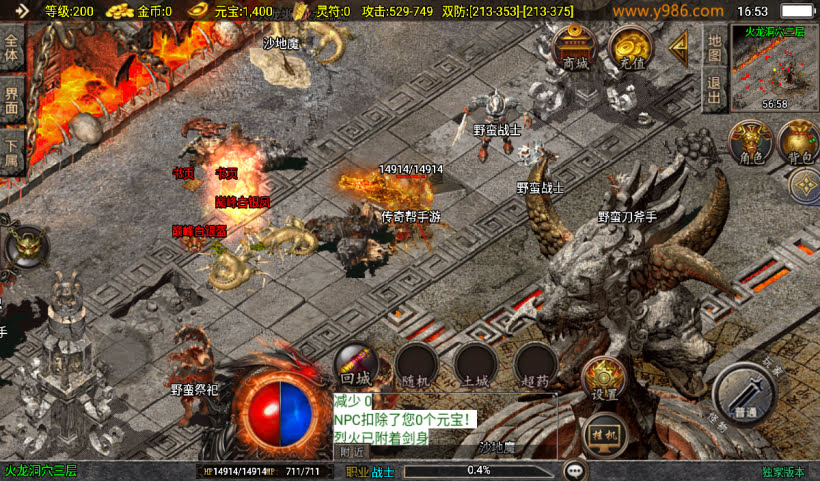The width and height of the screenshot is (820, 481).
Task: Select the 下属 side tab
Action: click(x=12, y=152)
